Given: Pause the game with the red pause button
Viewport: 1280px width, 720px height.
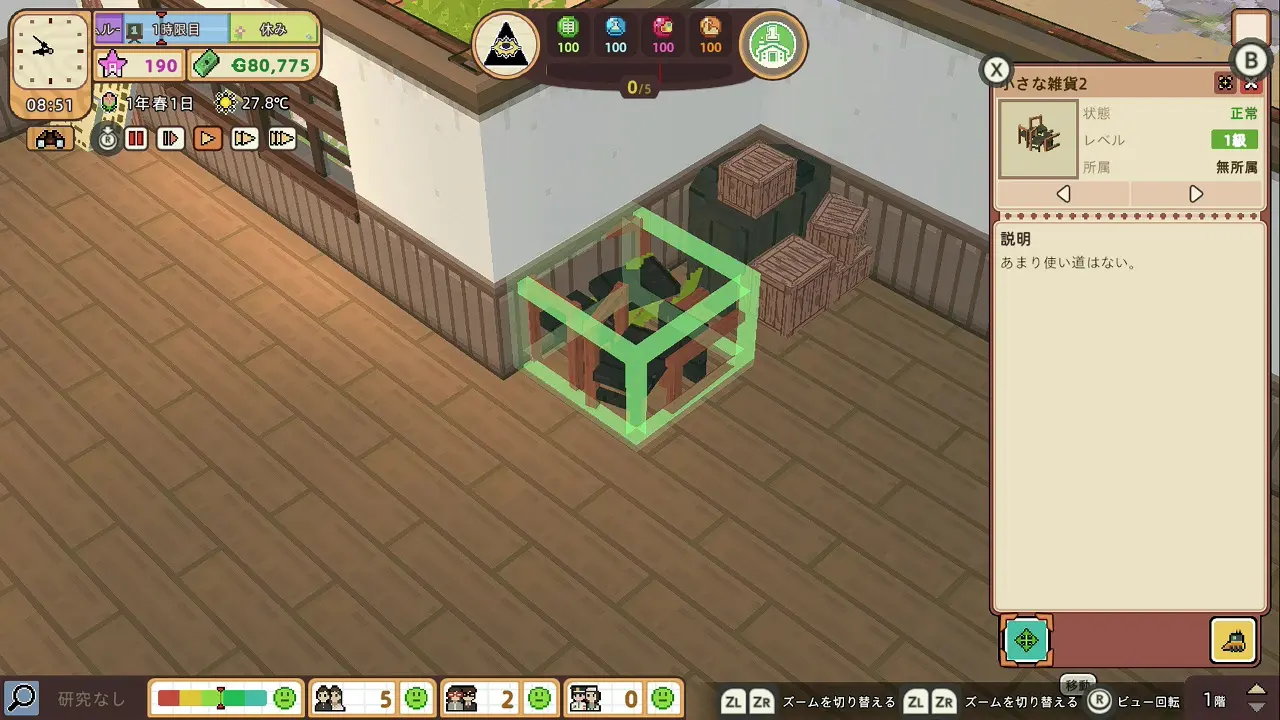Looking at the screenshot, I should pyautogui.click(x=136, y=139).
